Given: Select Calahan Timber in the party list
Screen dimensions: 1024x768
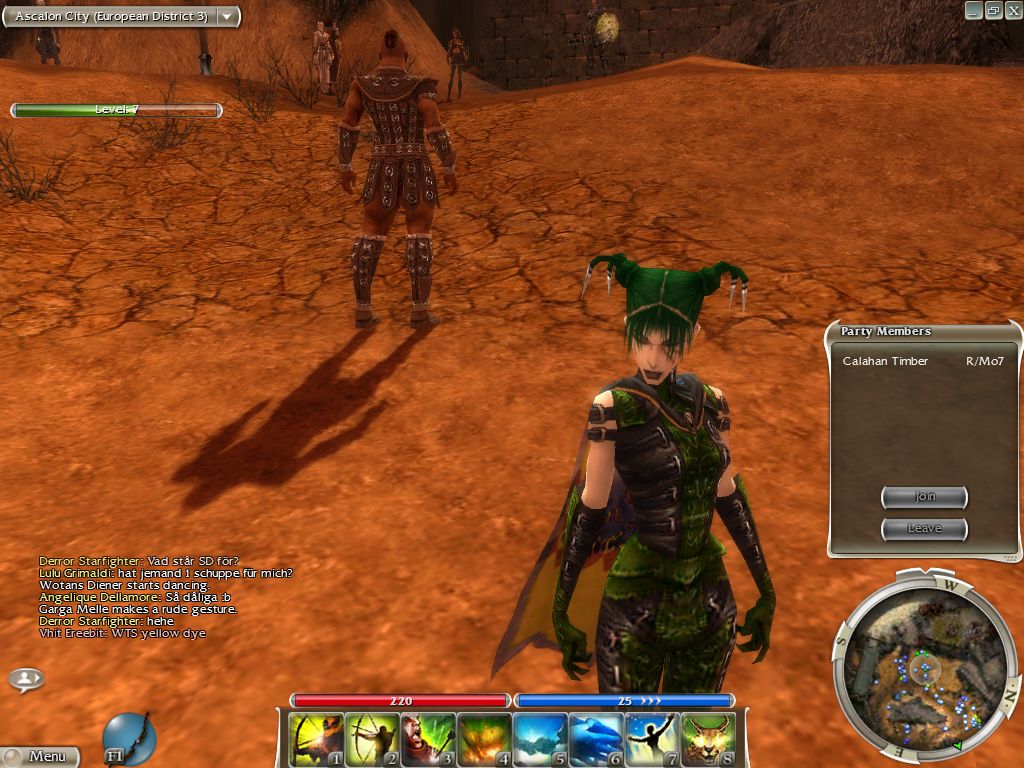Looking at the screenshot, I should point(885,361).
